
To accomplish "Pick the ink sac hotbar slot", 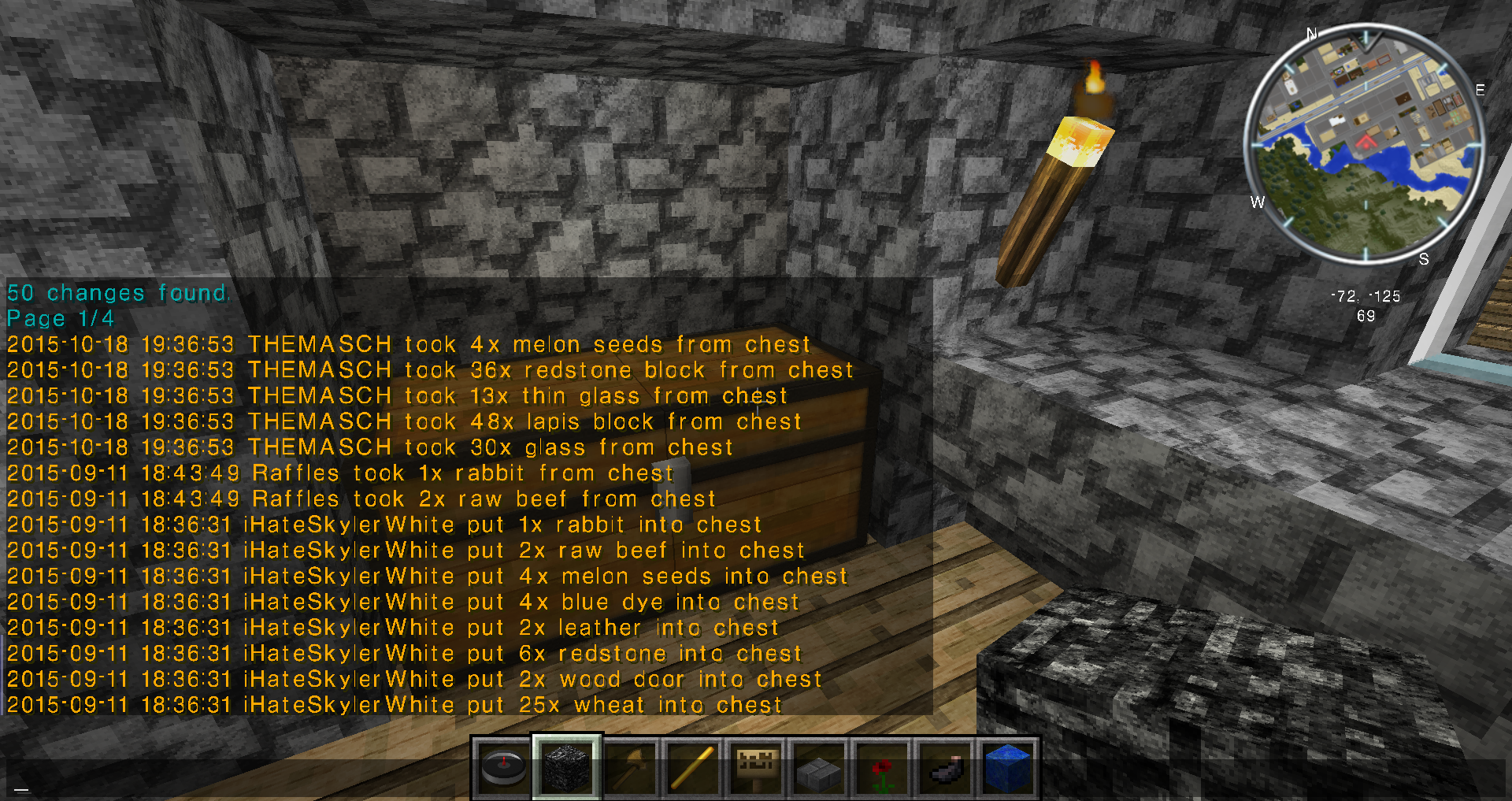I will click(x=945, y=768).
